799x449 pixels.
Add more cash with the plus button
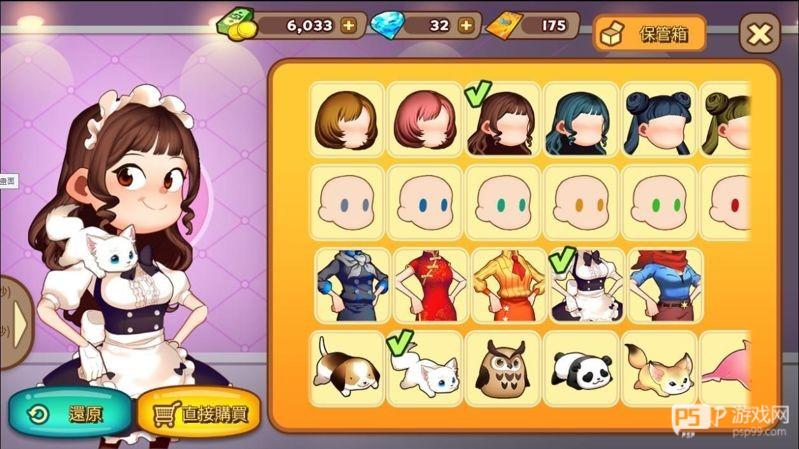tap(348, 26)
